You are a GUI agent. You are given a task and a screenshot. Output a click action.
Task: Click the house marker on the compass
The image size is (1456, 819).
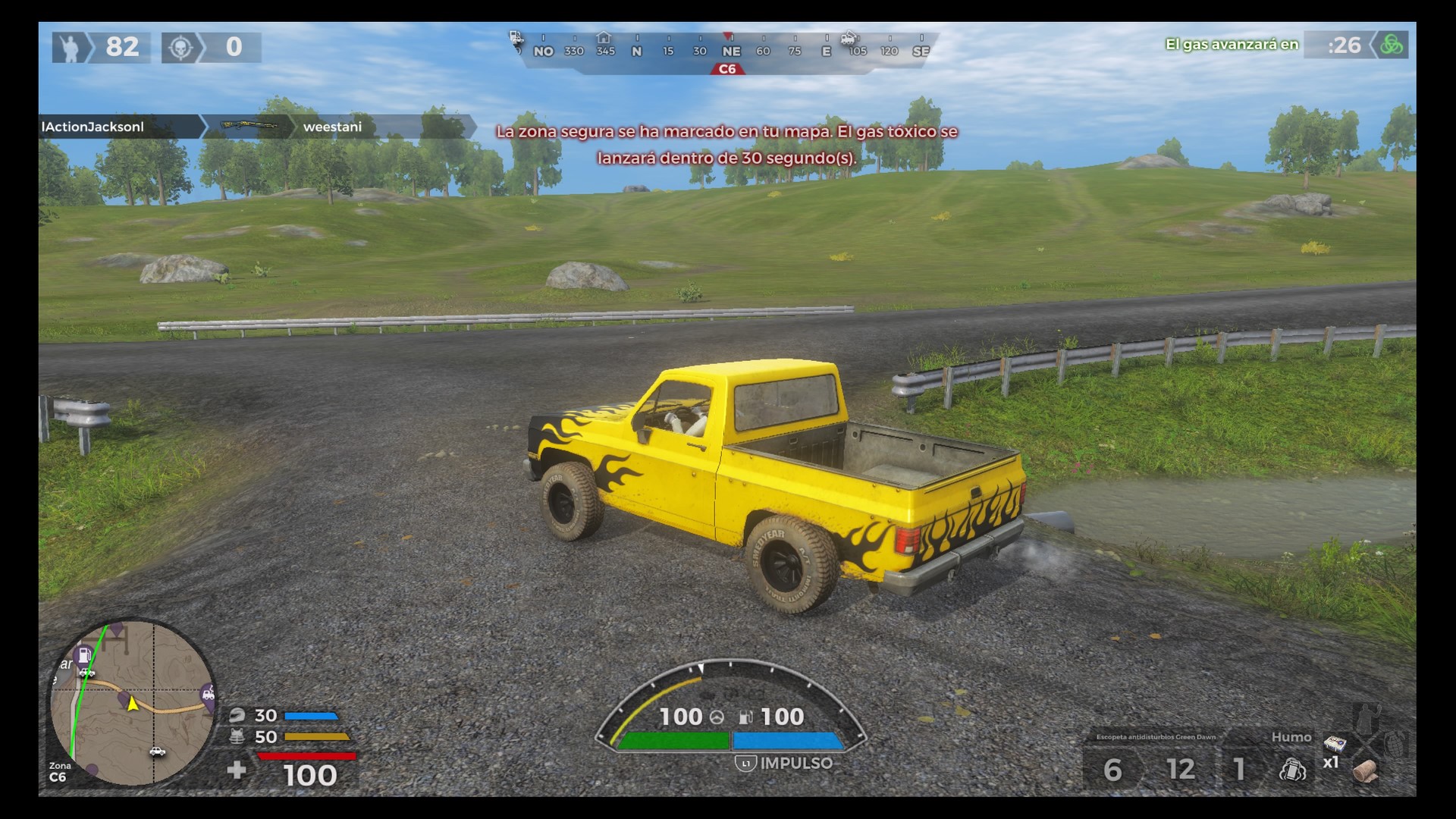point(604,38)
